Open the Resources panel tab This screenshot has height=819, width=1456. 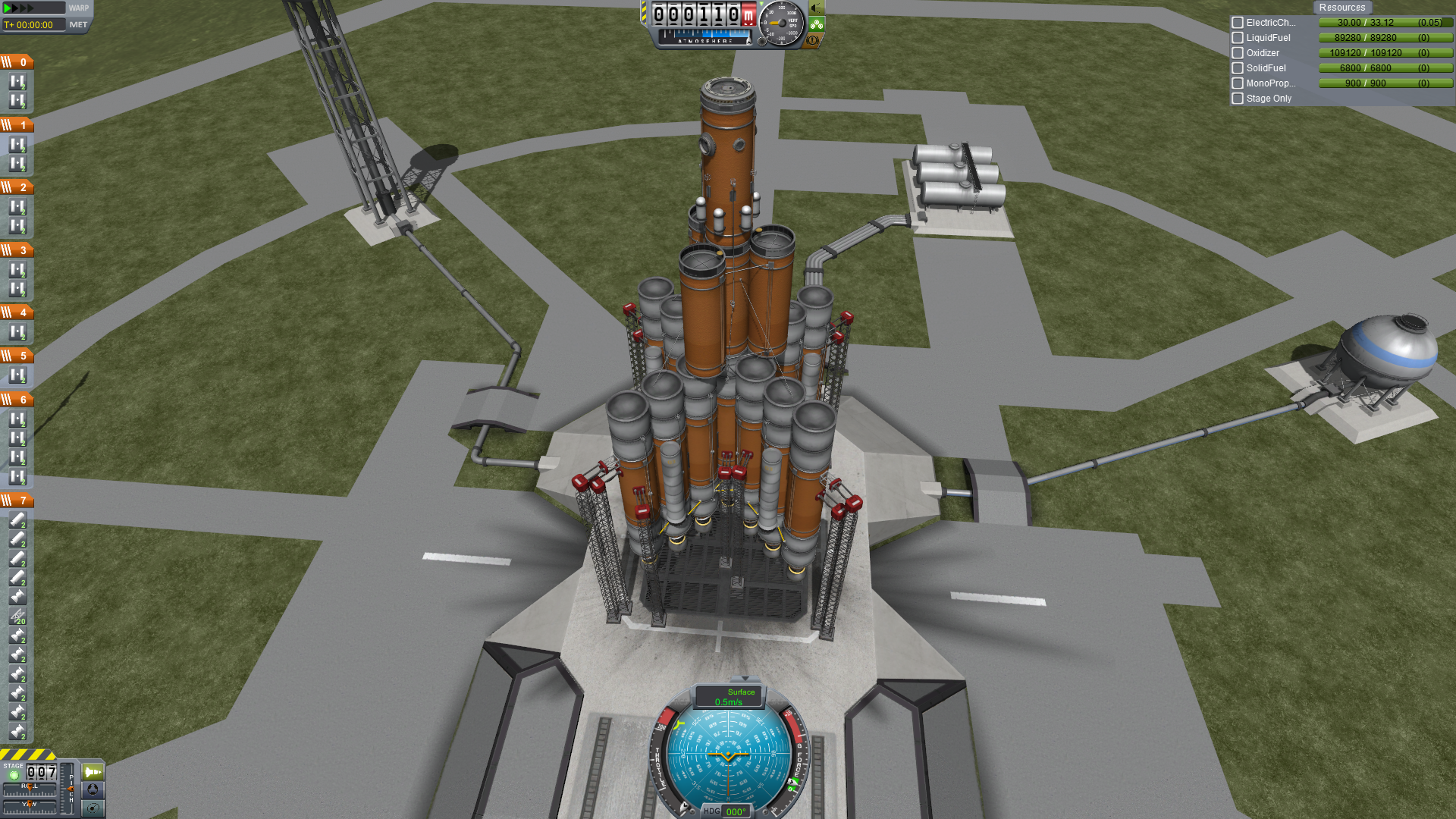pos(1341,8)
